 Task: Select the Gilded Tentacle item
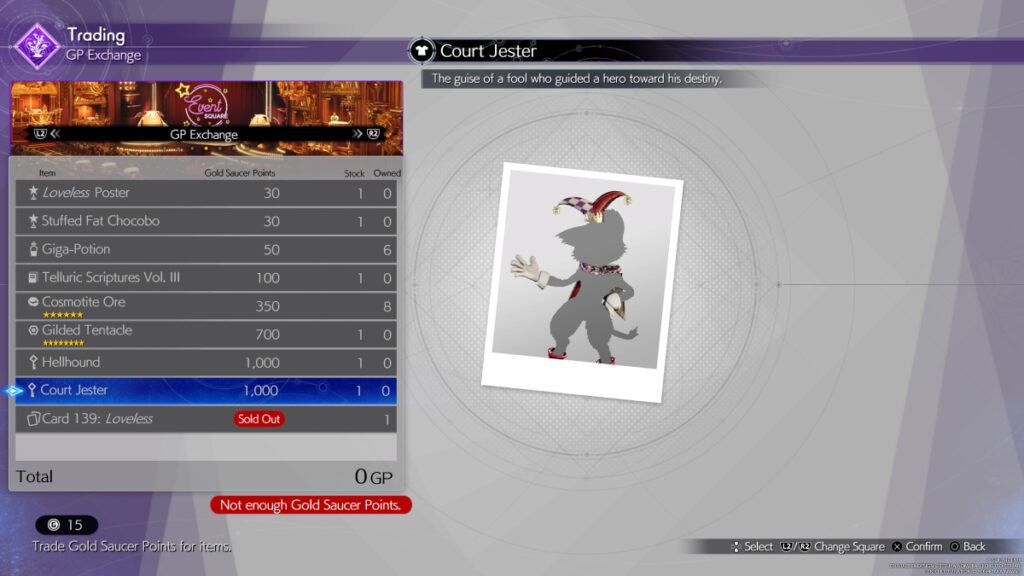[x=206, y=334]
